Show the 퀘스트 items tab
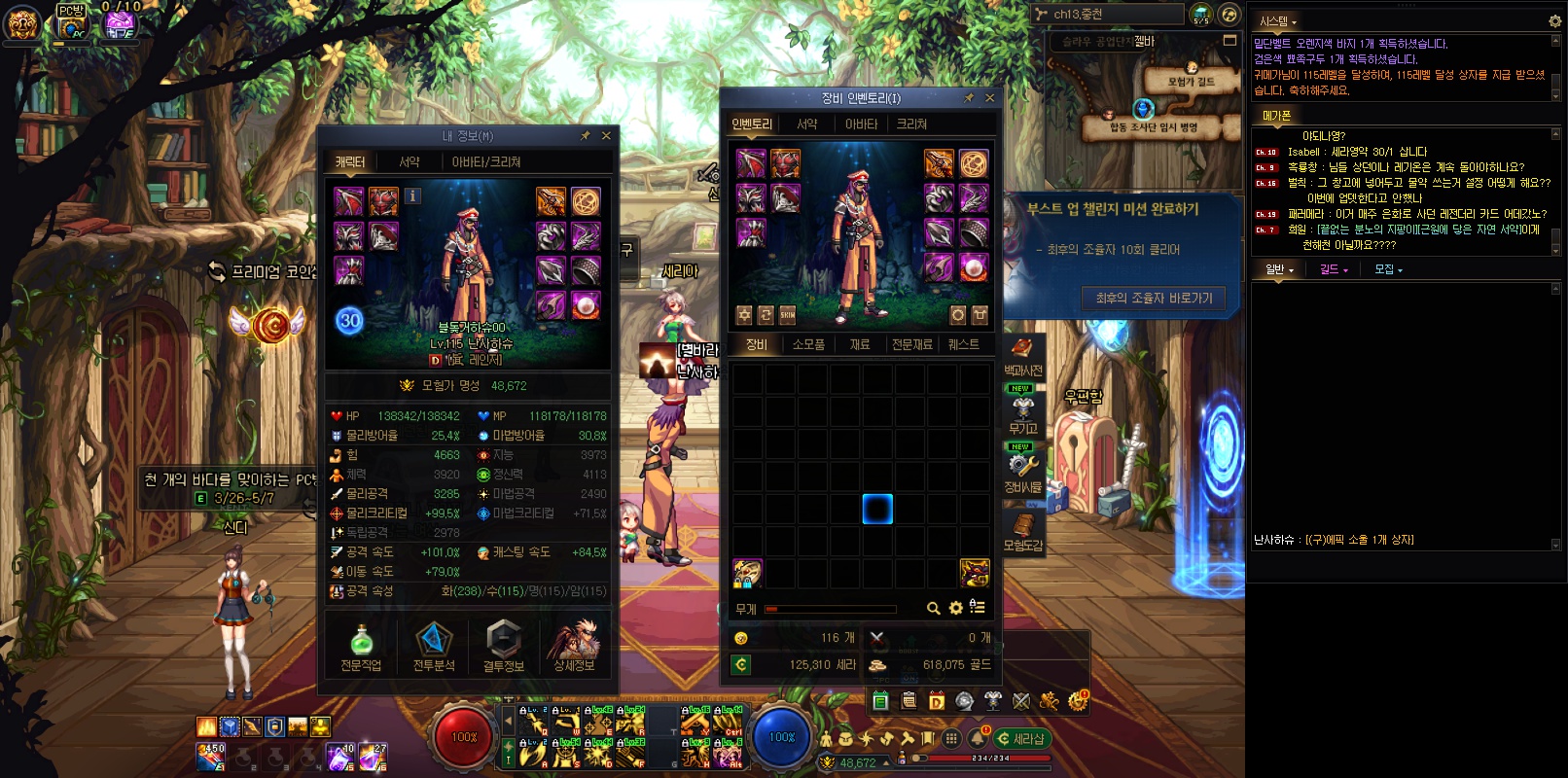Image resolution: width=1568 pixels, height=778 pixels. (963, 345)
